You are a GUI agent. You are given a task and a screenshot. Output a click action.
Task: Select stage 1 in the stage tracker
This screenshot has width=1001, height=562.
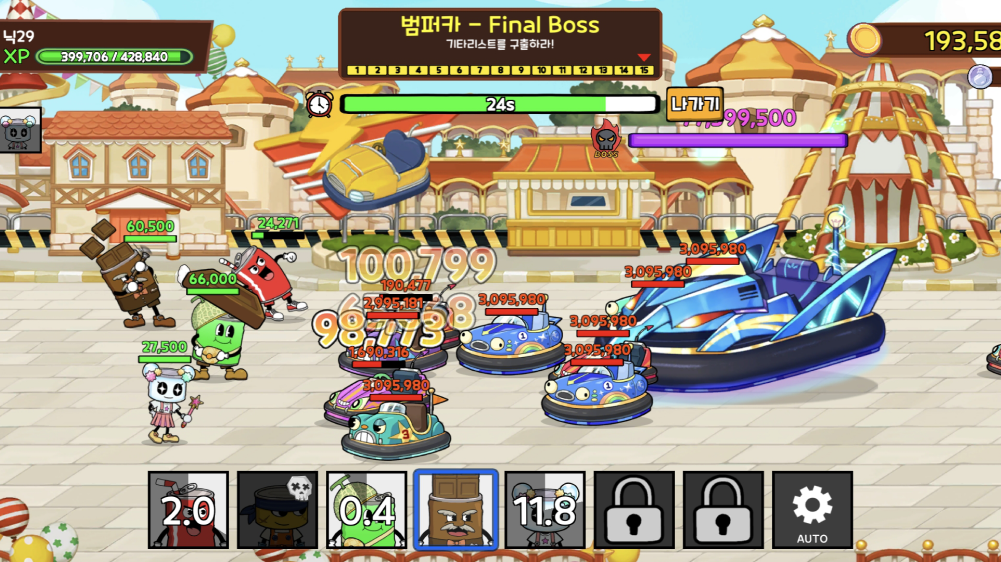(353, 71)
